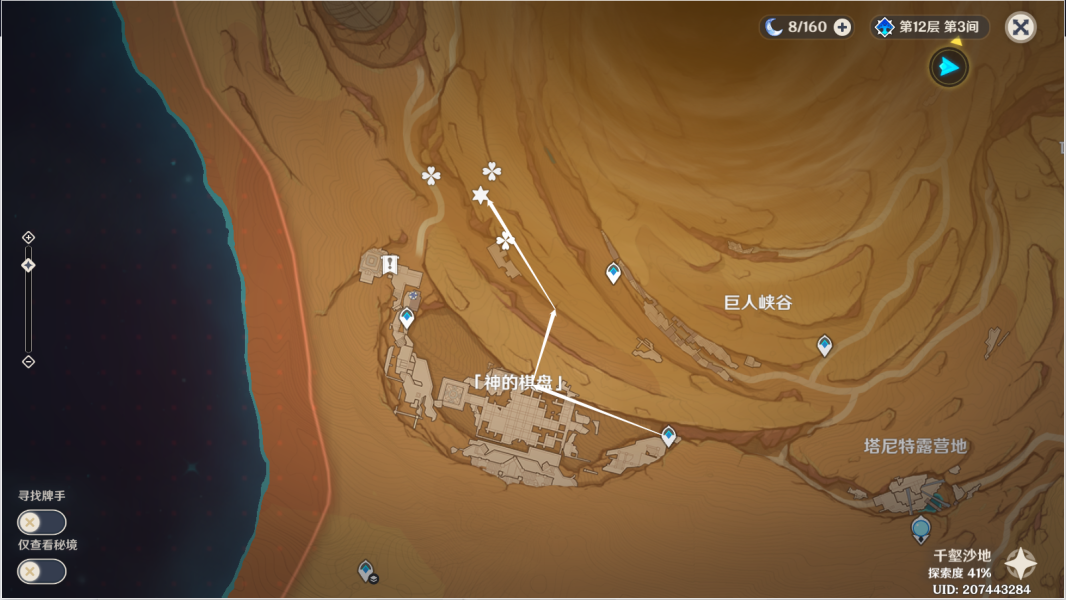
Task: Toggle the 寻找牌手 switch
Action: click(42, 522)
